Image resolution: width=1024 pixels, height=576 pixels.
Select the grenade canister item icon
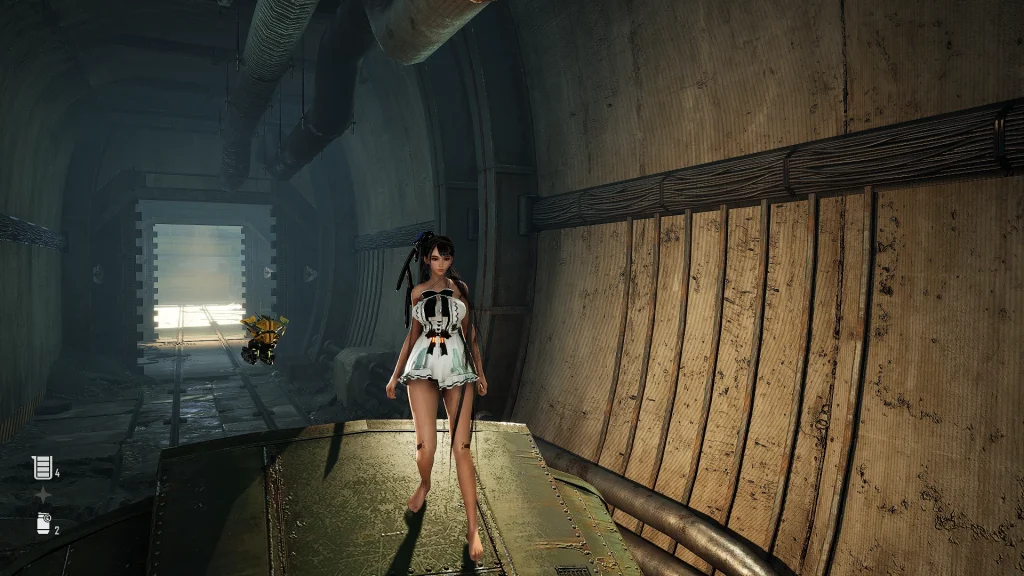pos(42,523)
